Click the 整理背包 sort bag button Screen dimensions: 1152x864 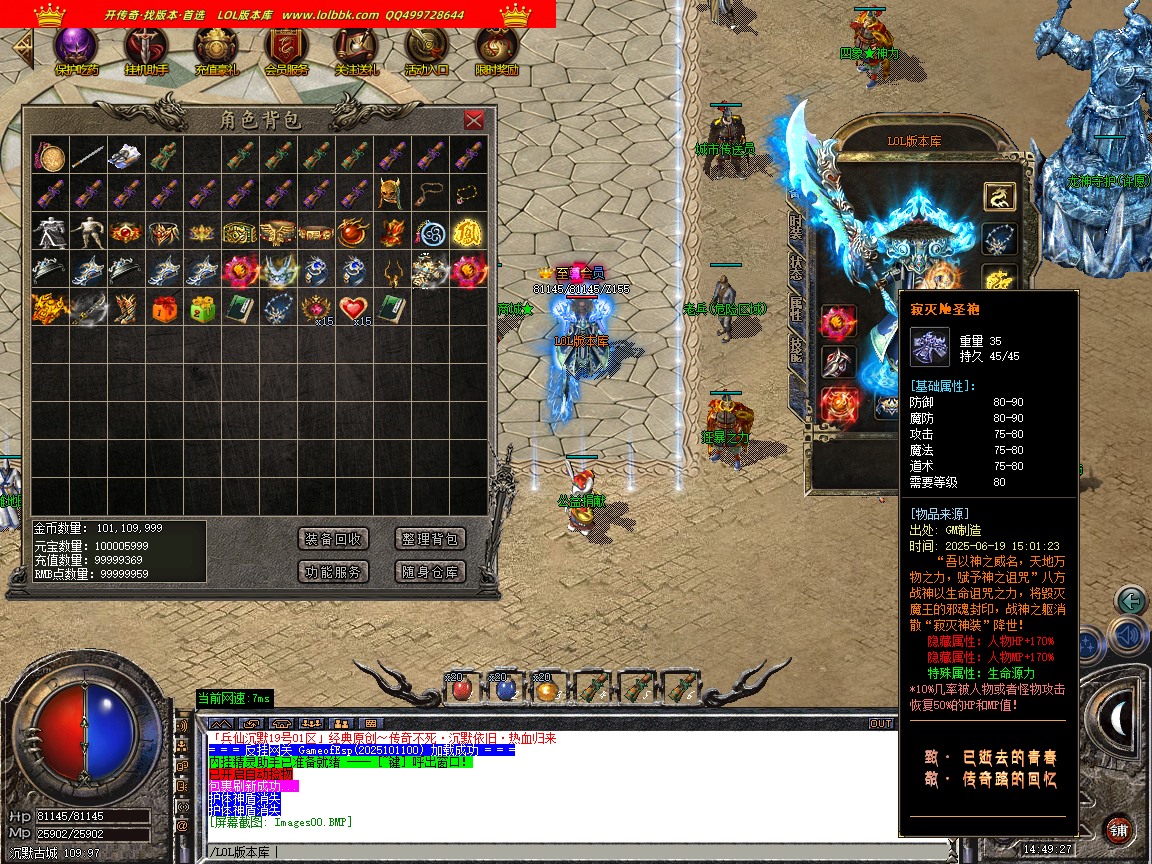coord(430,539)
